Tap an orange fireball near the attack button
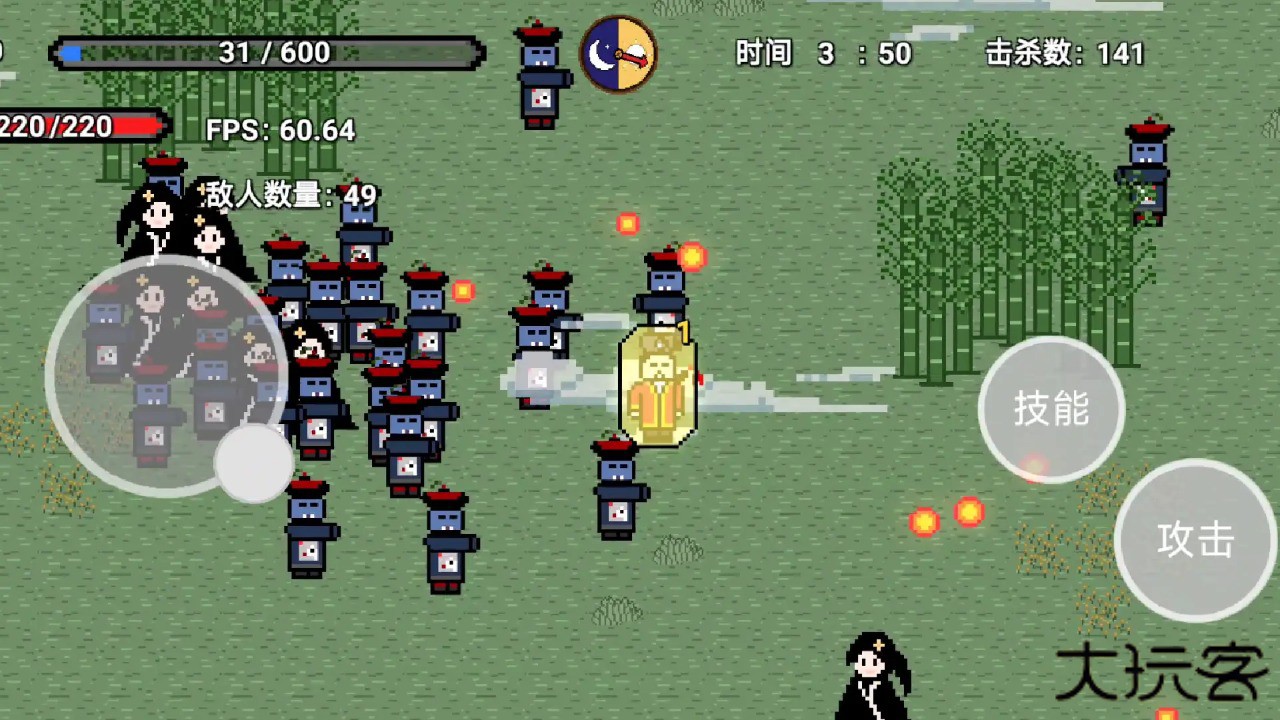The width and height of the screenshot is (1280, 720). [924, 523]
